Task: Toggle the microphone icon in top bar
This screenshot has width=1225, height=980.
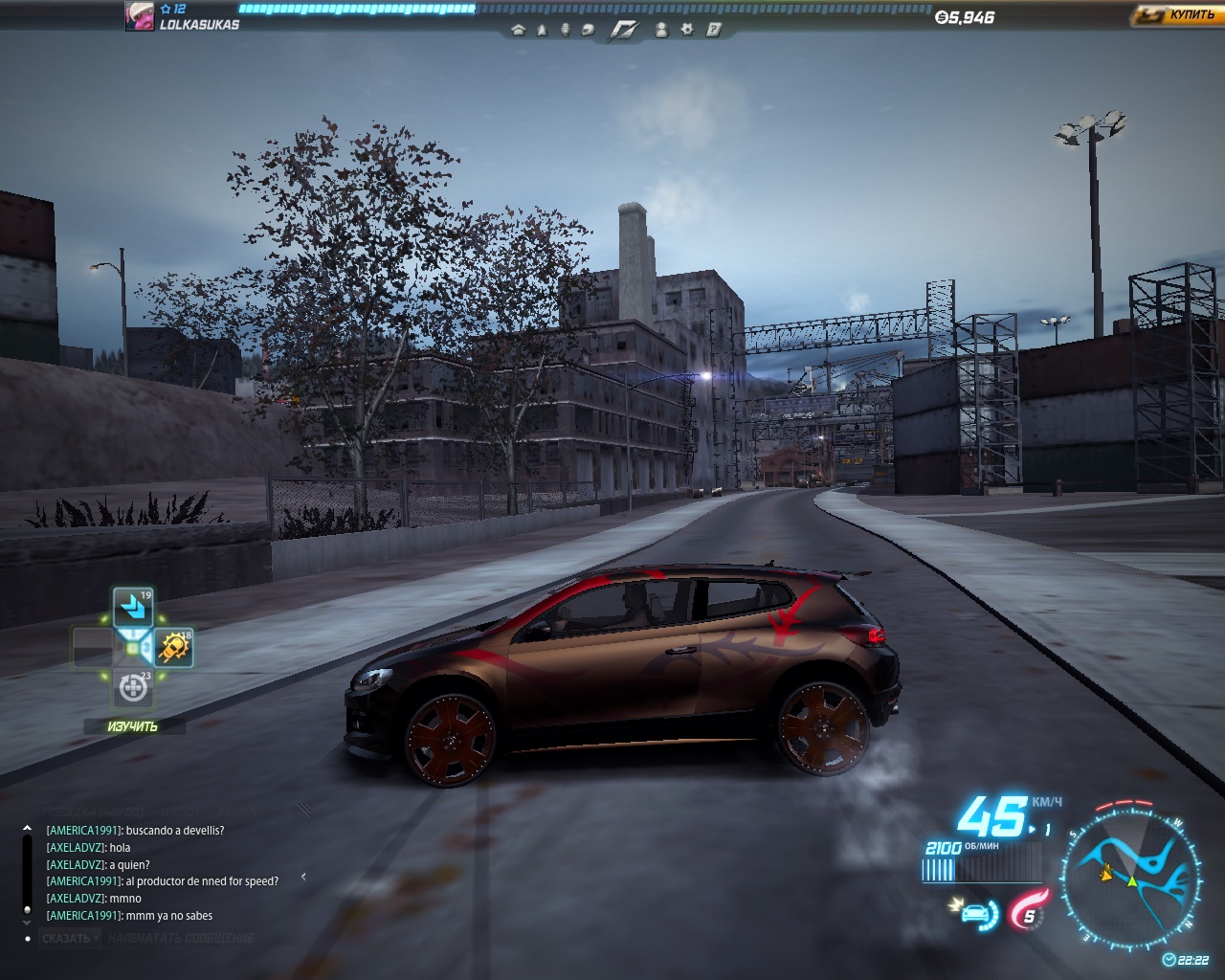Action: point(565,30)
